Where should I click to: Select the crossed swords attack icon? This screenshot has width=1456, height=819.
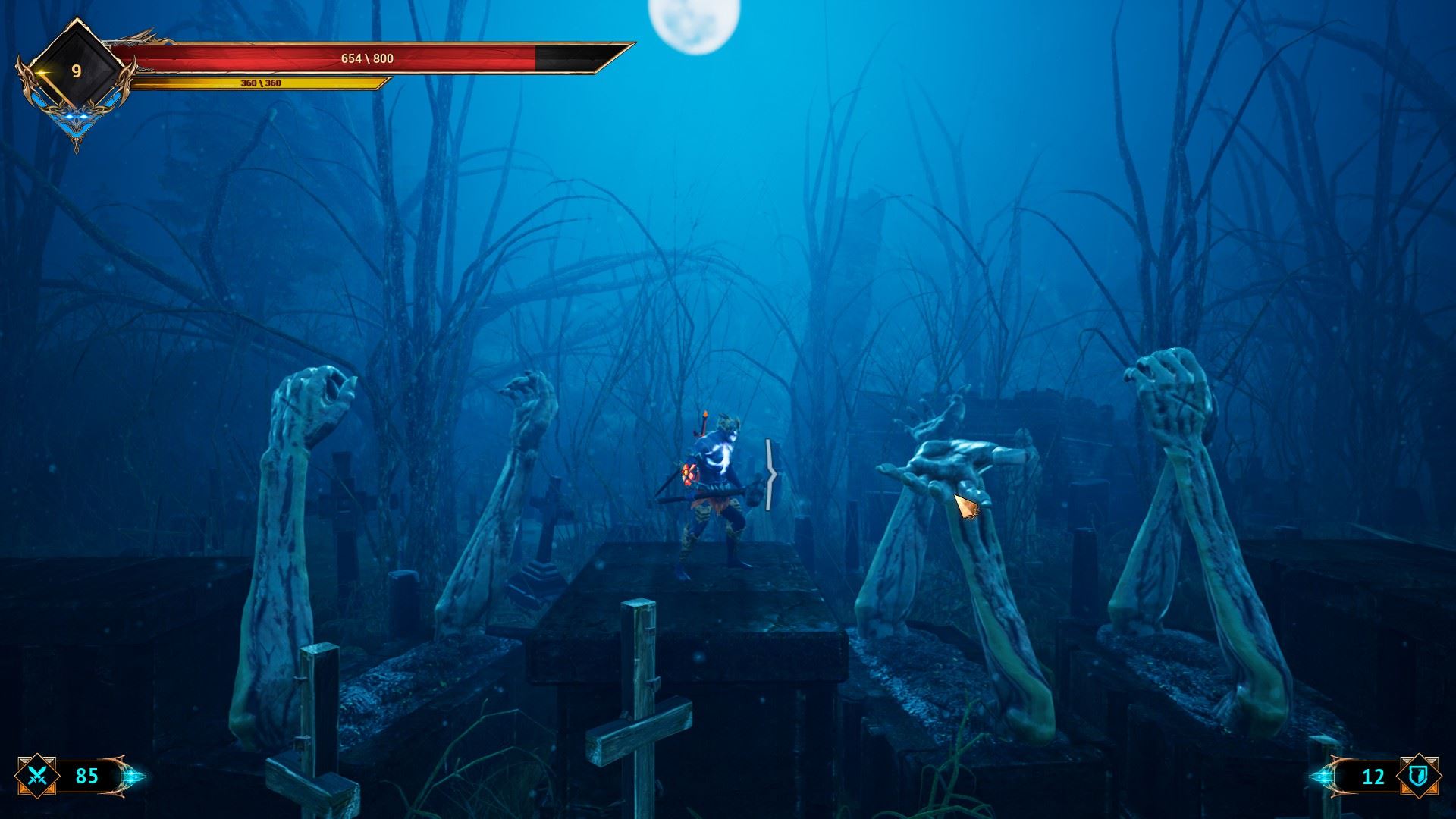coord(38,777)
